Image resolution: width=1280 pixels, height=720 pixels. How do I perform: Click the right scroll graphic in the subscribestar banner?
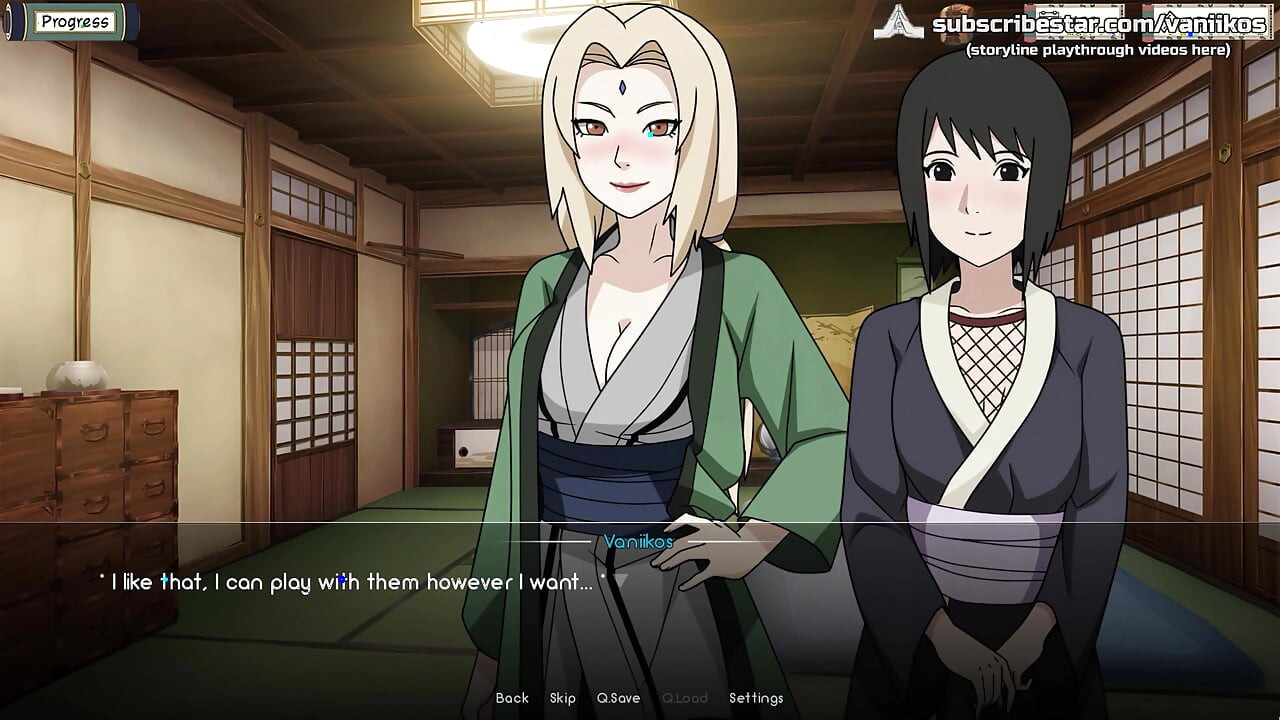[1212, 20]
